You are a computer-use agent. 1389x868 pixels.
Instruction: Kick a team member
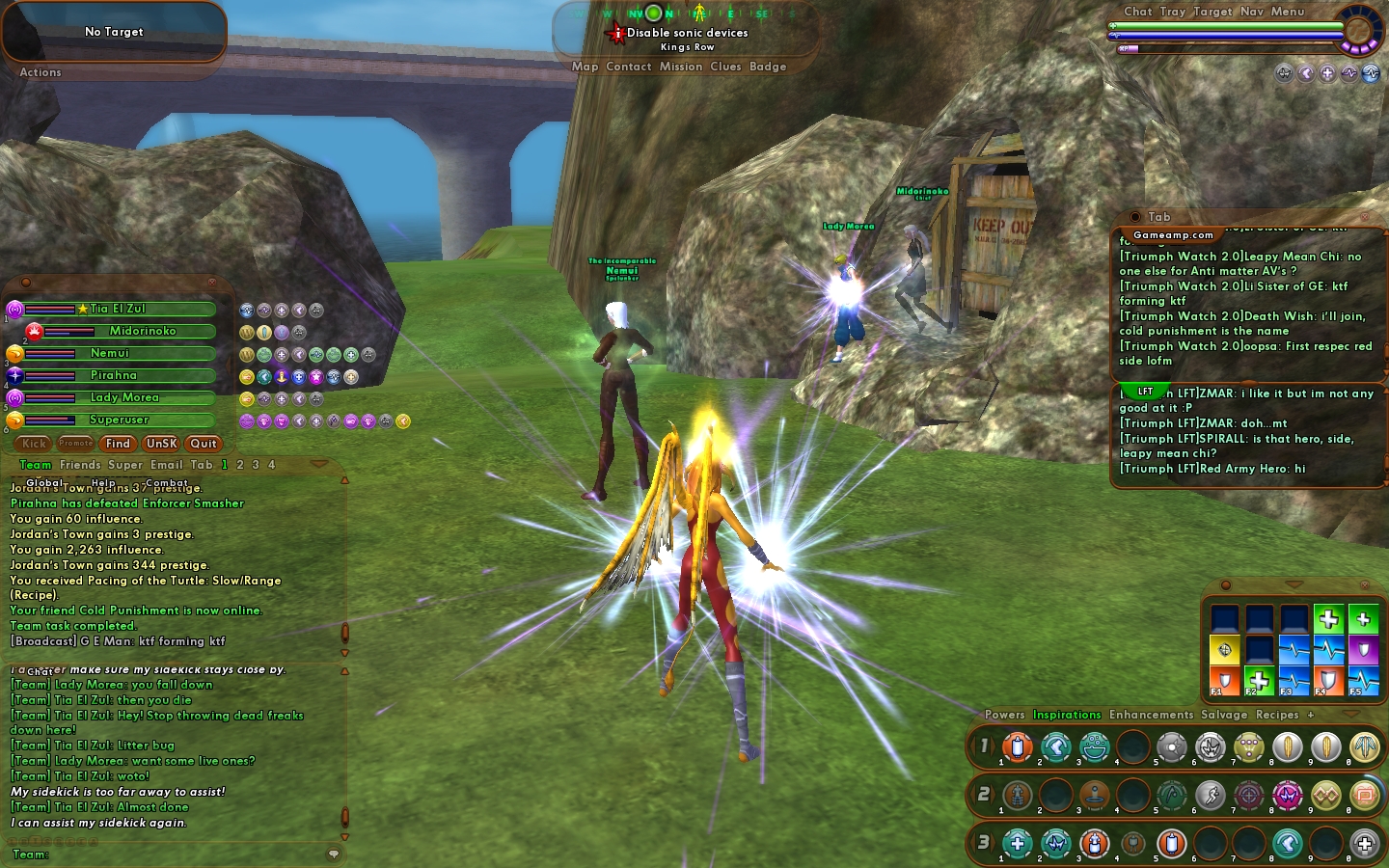(35, 444)
